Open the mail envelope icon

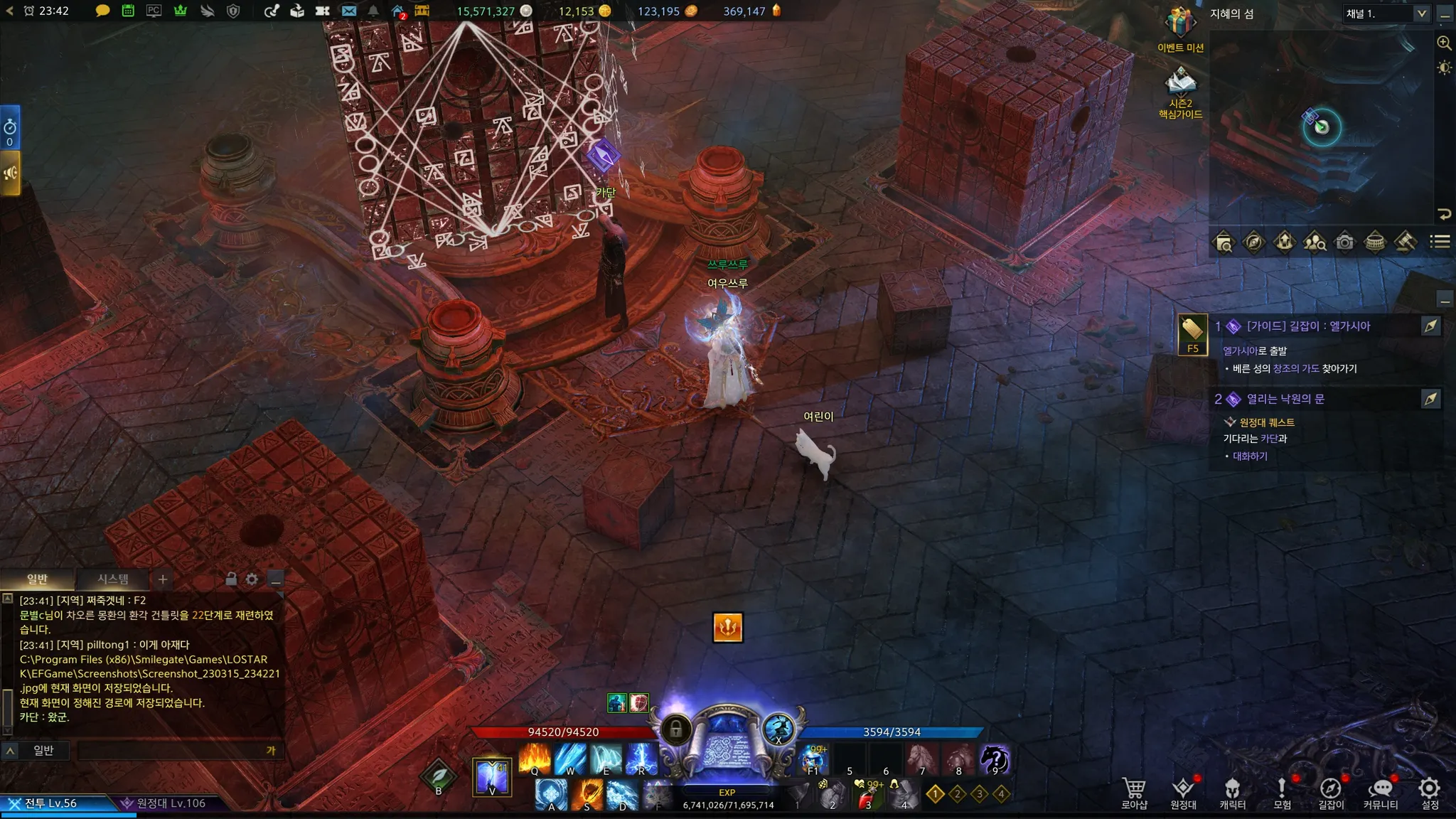(348, 11)
